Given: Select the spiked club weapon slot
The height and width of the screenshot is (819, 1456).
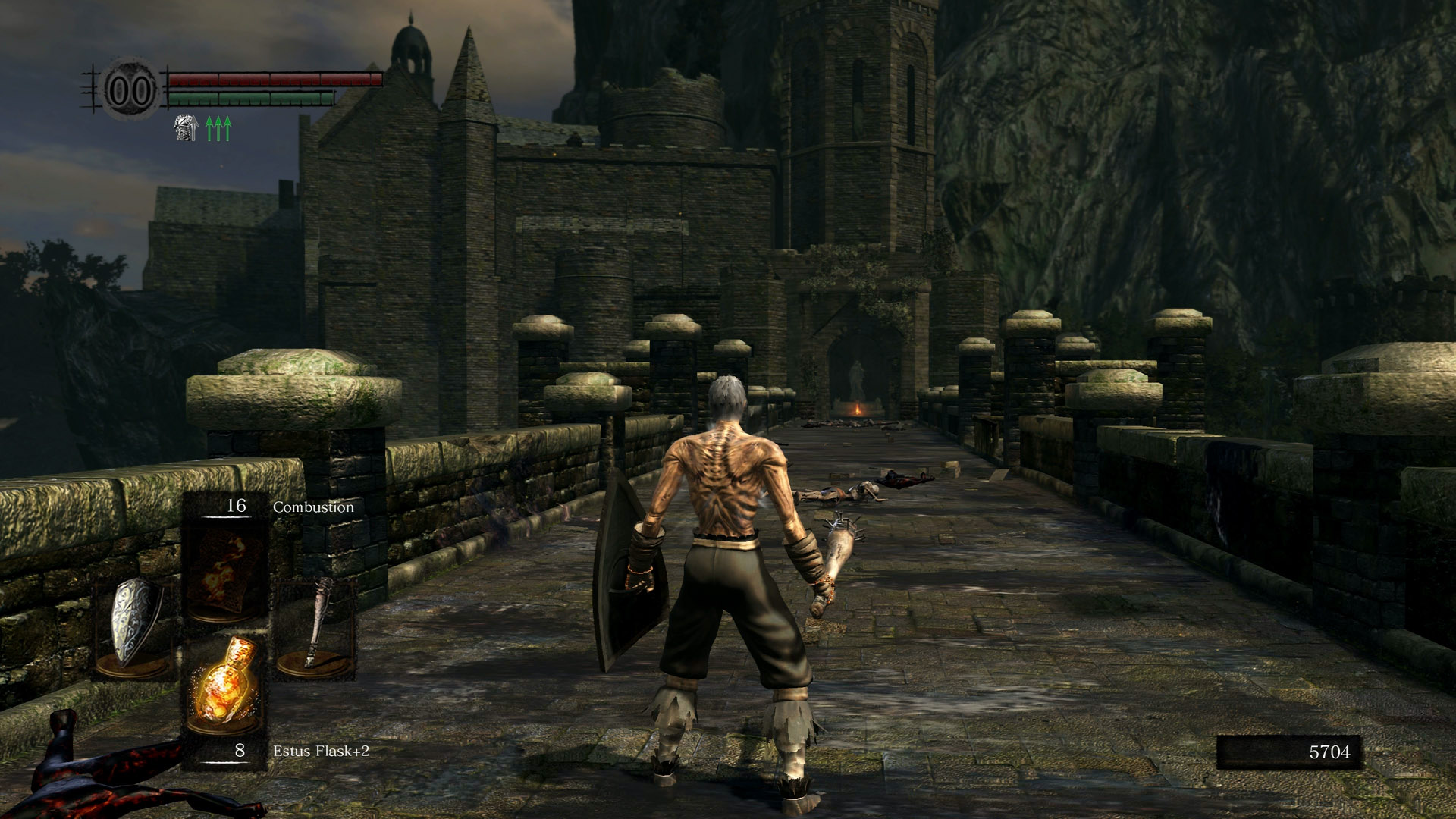Looking at the screenshot, I should point(315,626).
